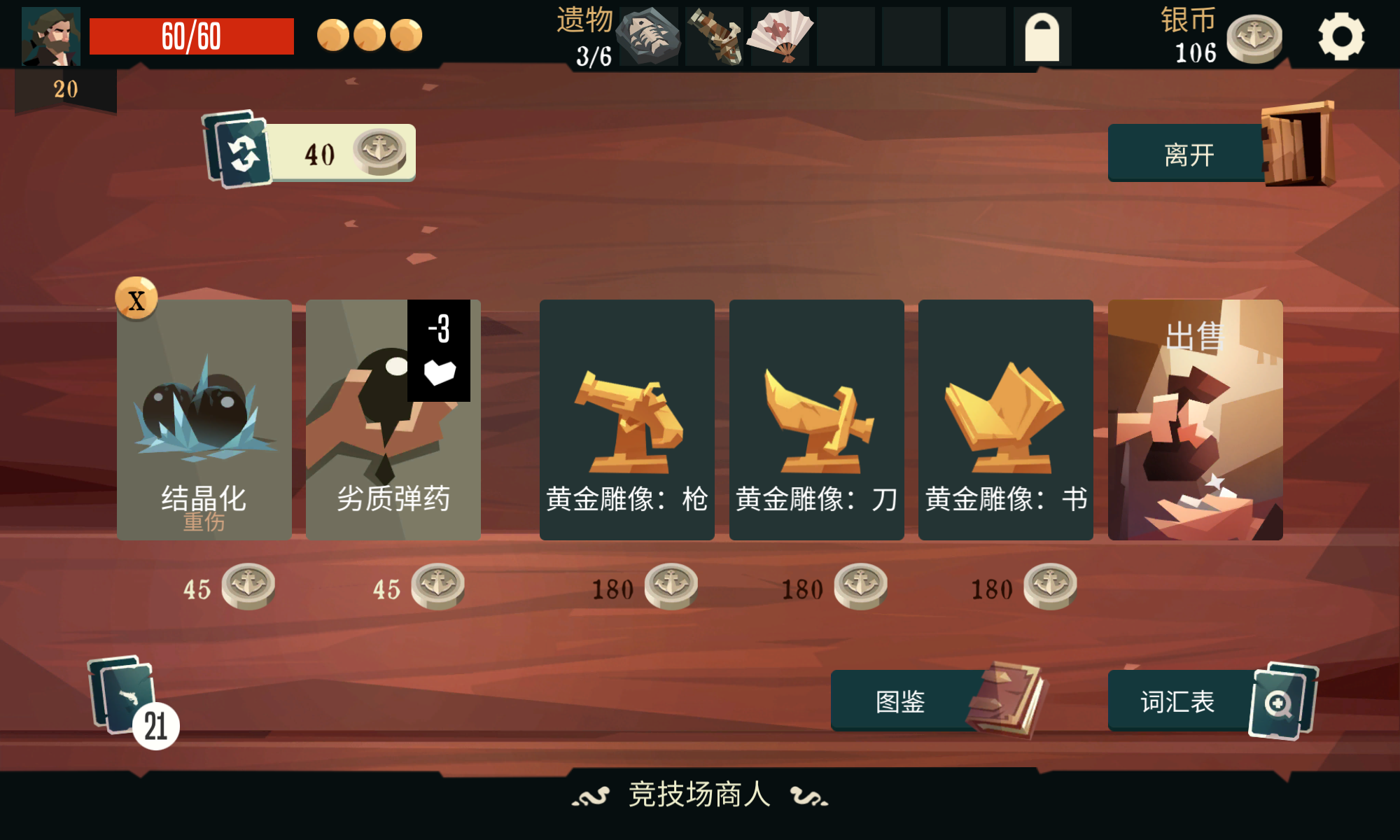
Task: Purchase 黄金雕像：刀 for 180
Action: [817, 420]
